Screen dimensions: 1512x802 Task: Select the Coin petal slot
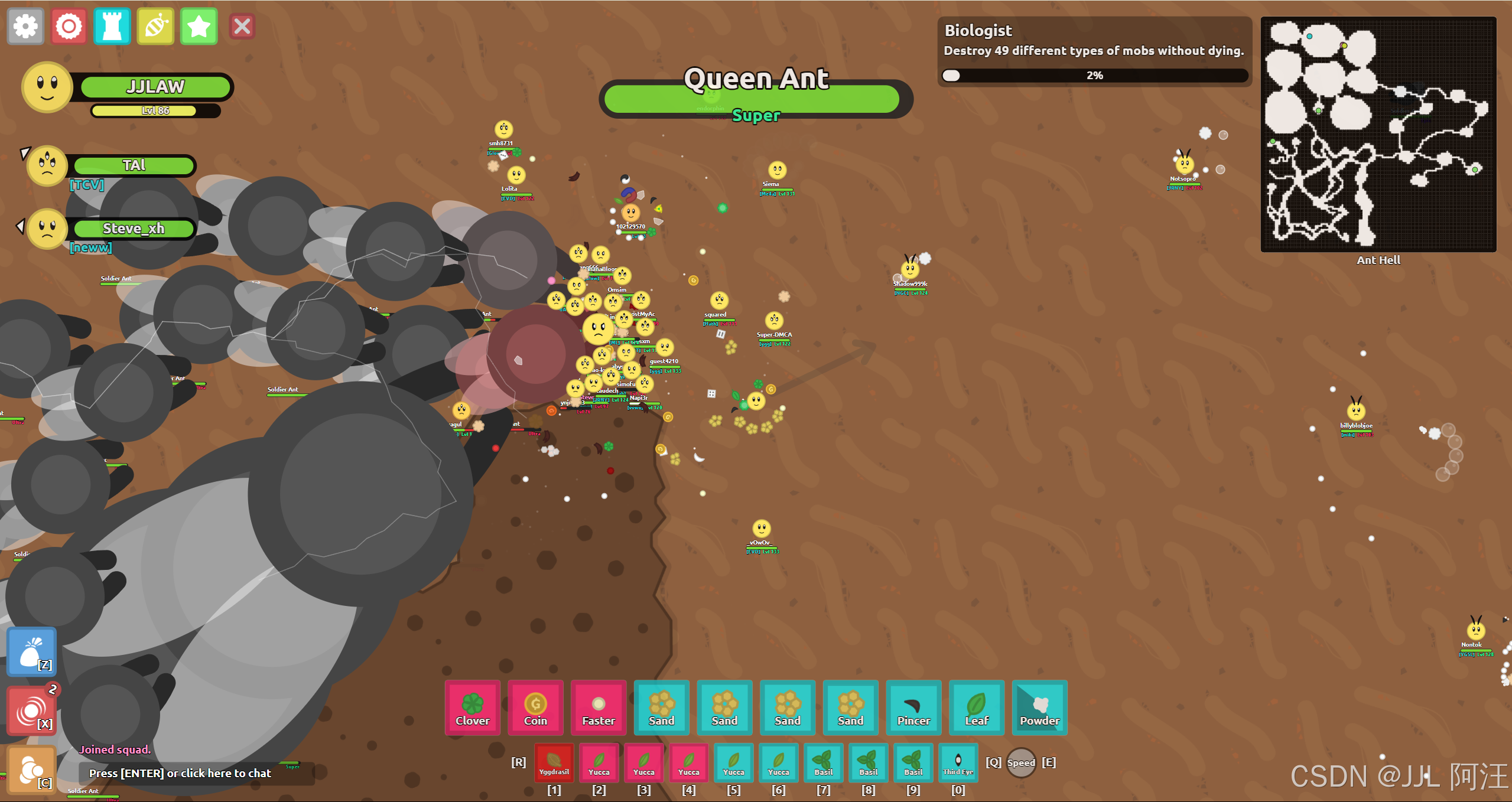pos(535,708)
